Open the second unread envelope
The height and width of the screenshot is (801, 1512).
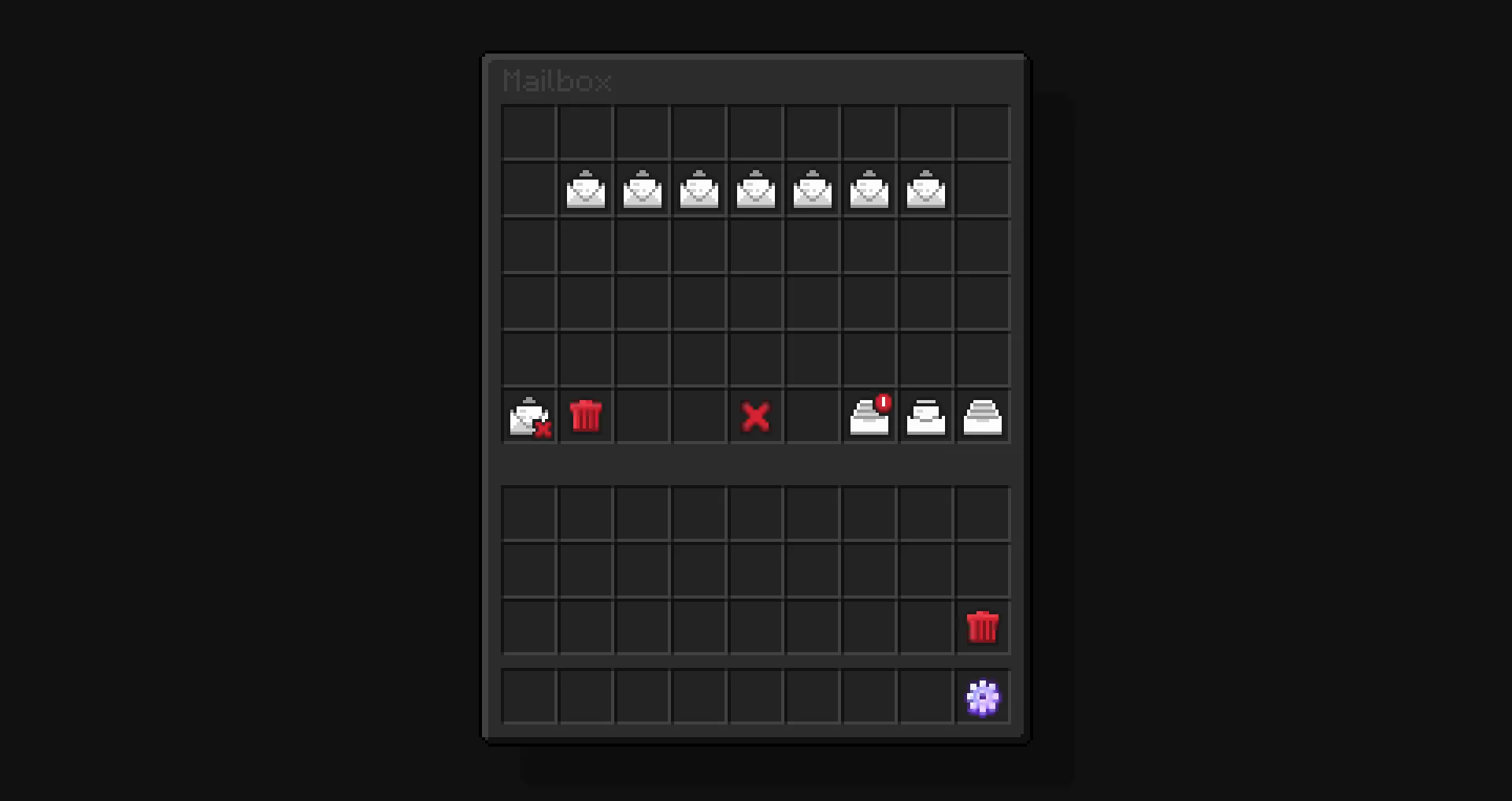tap(643, 189)
